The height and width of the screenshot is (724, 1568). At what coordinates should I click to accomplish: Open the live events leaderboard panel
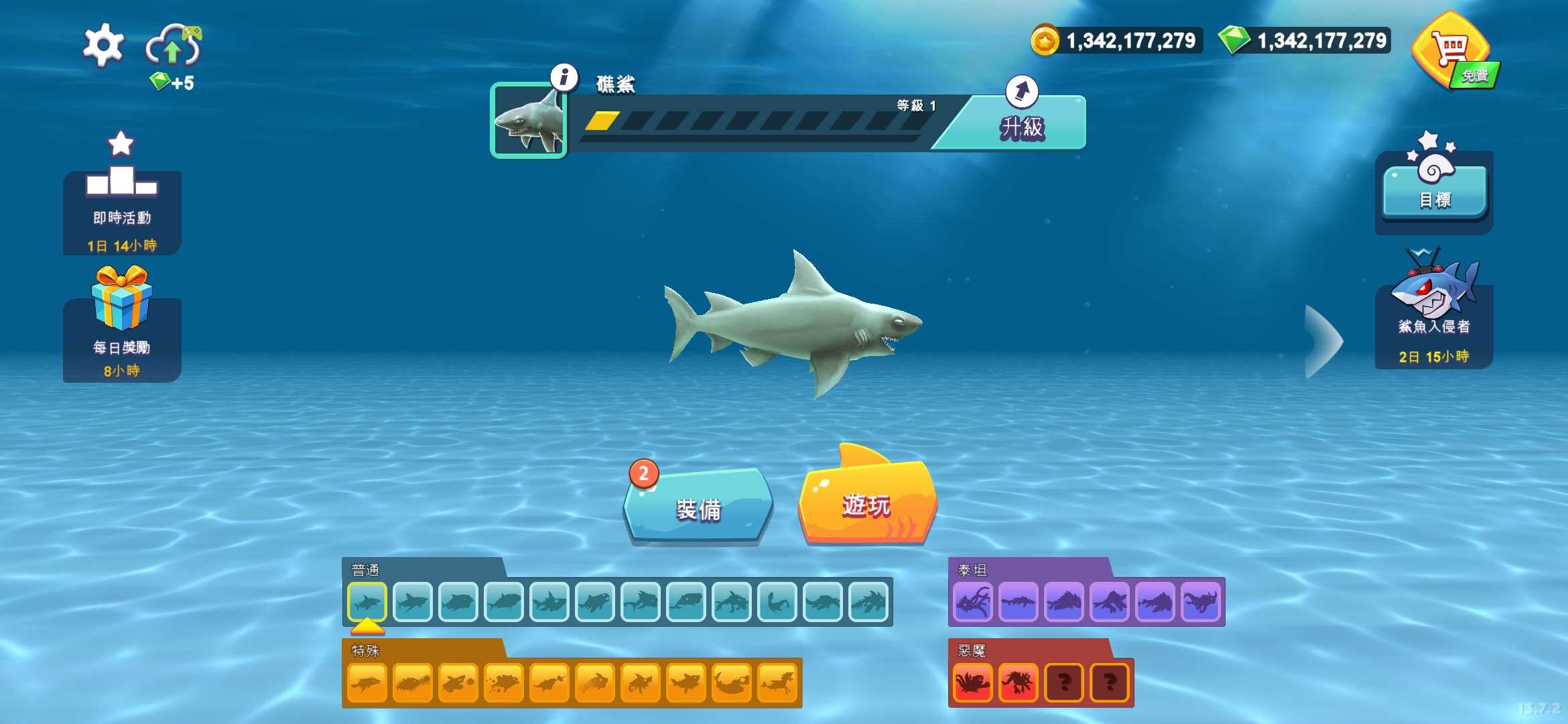tap(122, 201)
